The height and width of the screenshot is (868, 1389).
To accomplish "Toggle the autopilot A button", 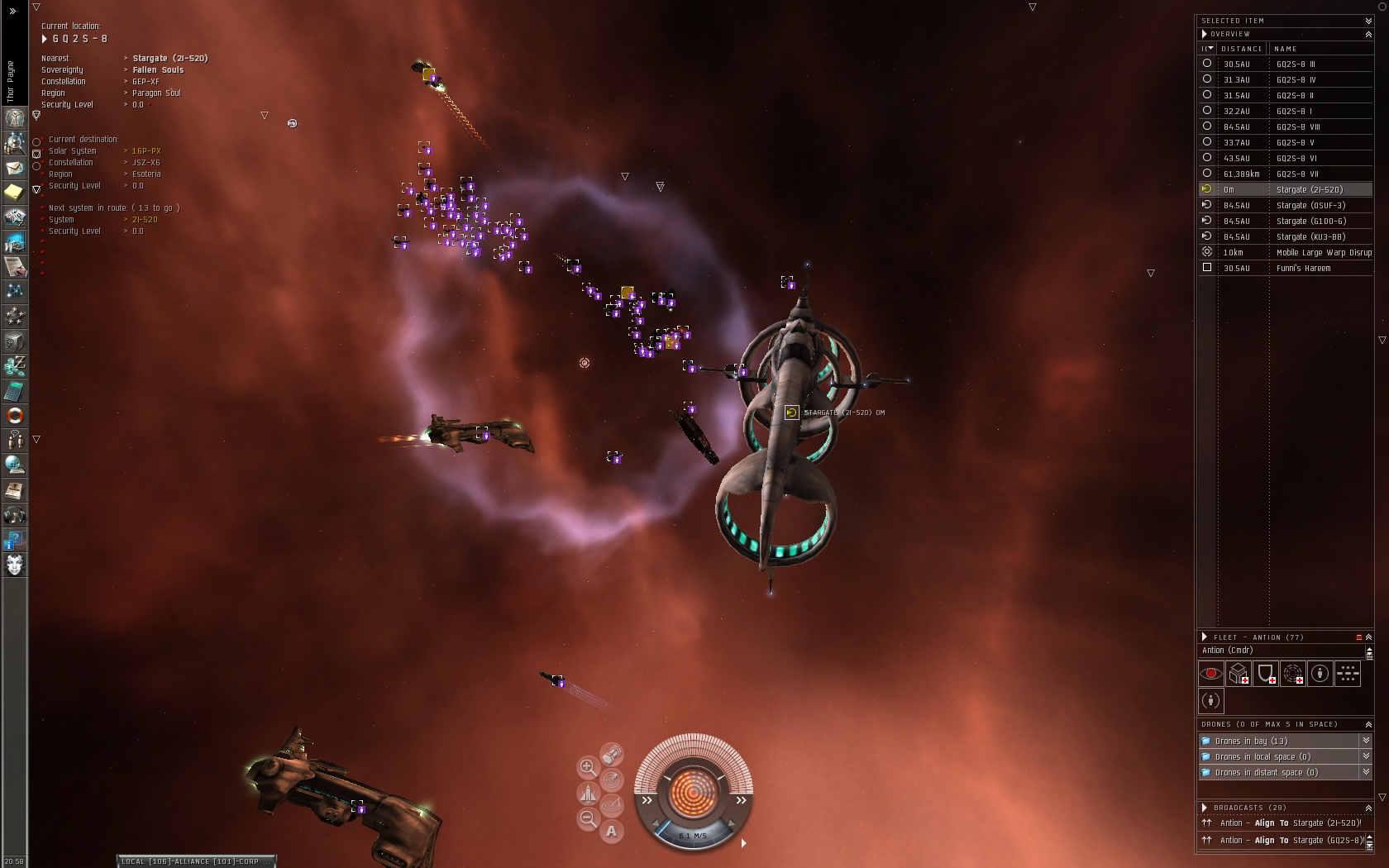I will pyautogui.click(x=611, y=831).
